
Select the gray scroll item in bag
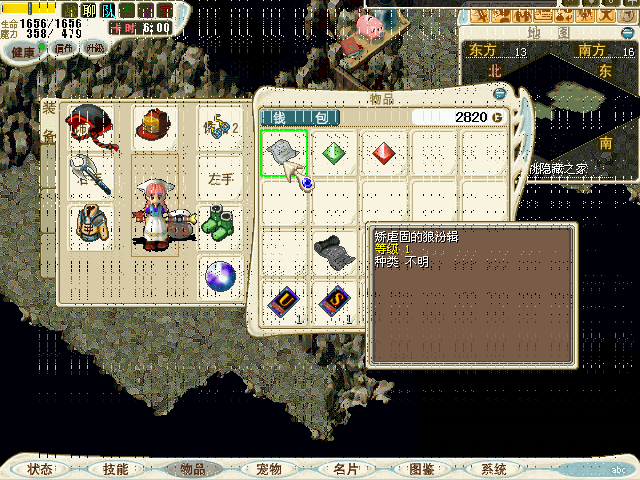click(x=284, y=153)
